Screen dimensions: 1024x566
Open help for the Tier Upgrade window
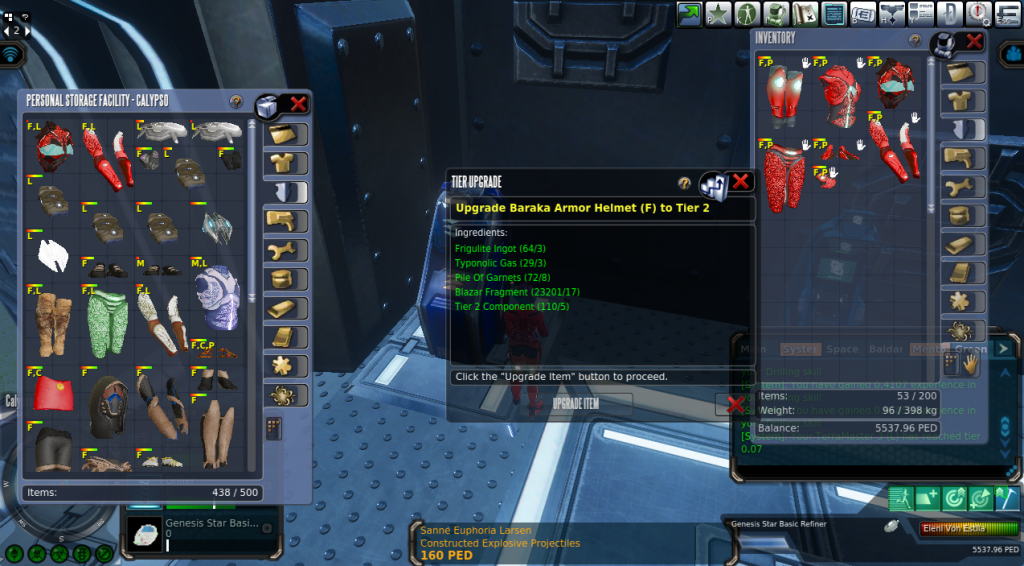point(685,183)
